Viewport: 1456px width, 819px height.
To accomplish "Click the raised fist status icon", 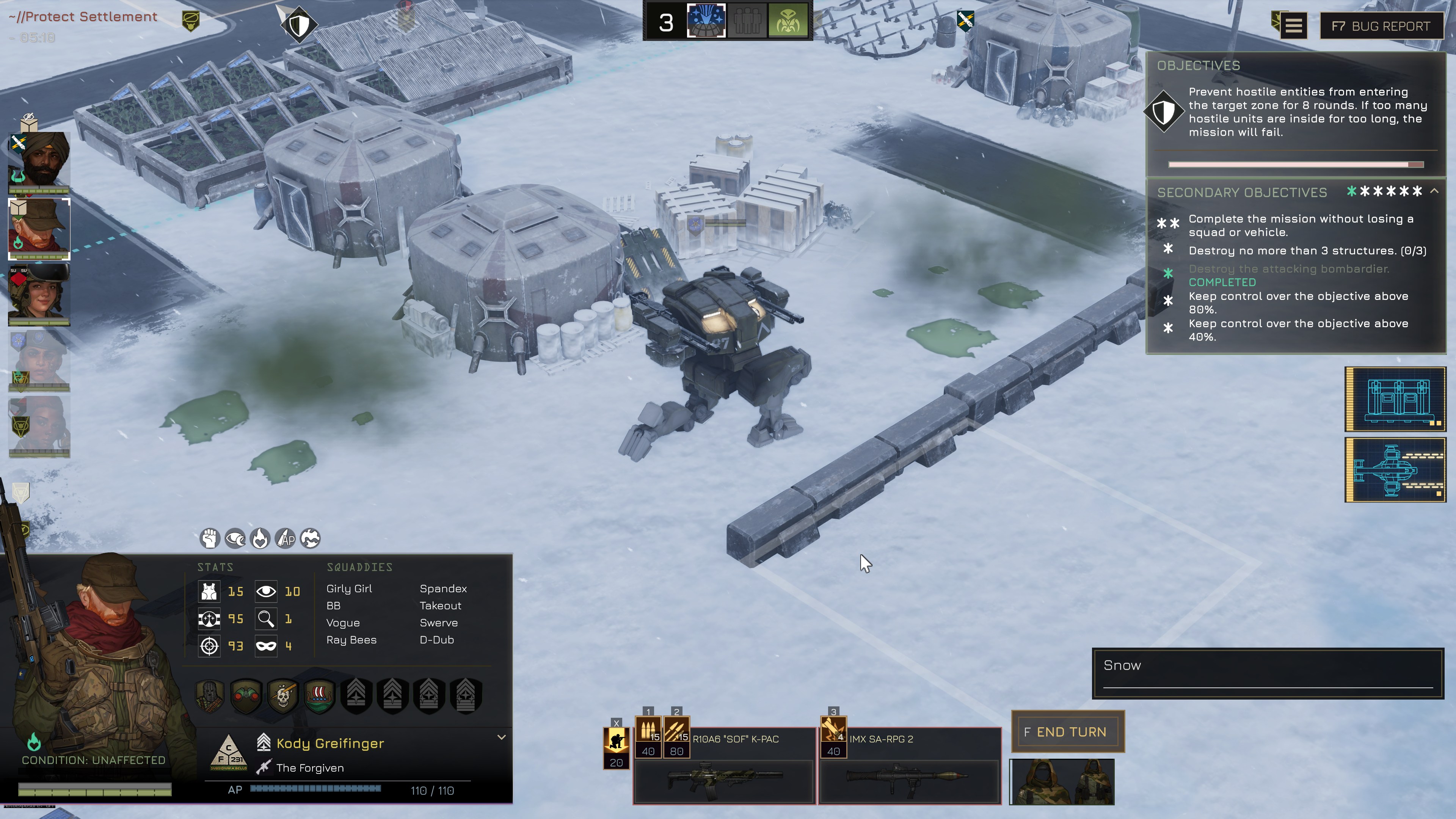I will (210, 538).
